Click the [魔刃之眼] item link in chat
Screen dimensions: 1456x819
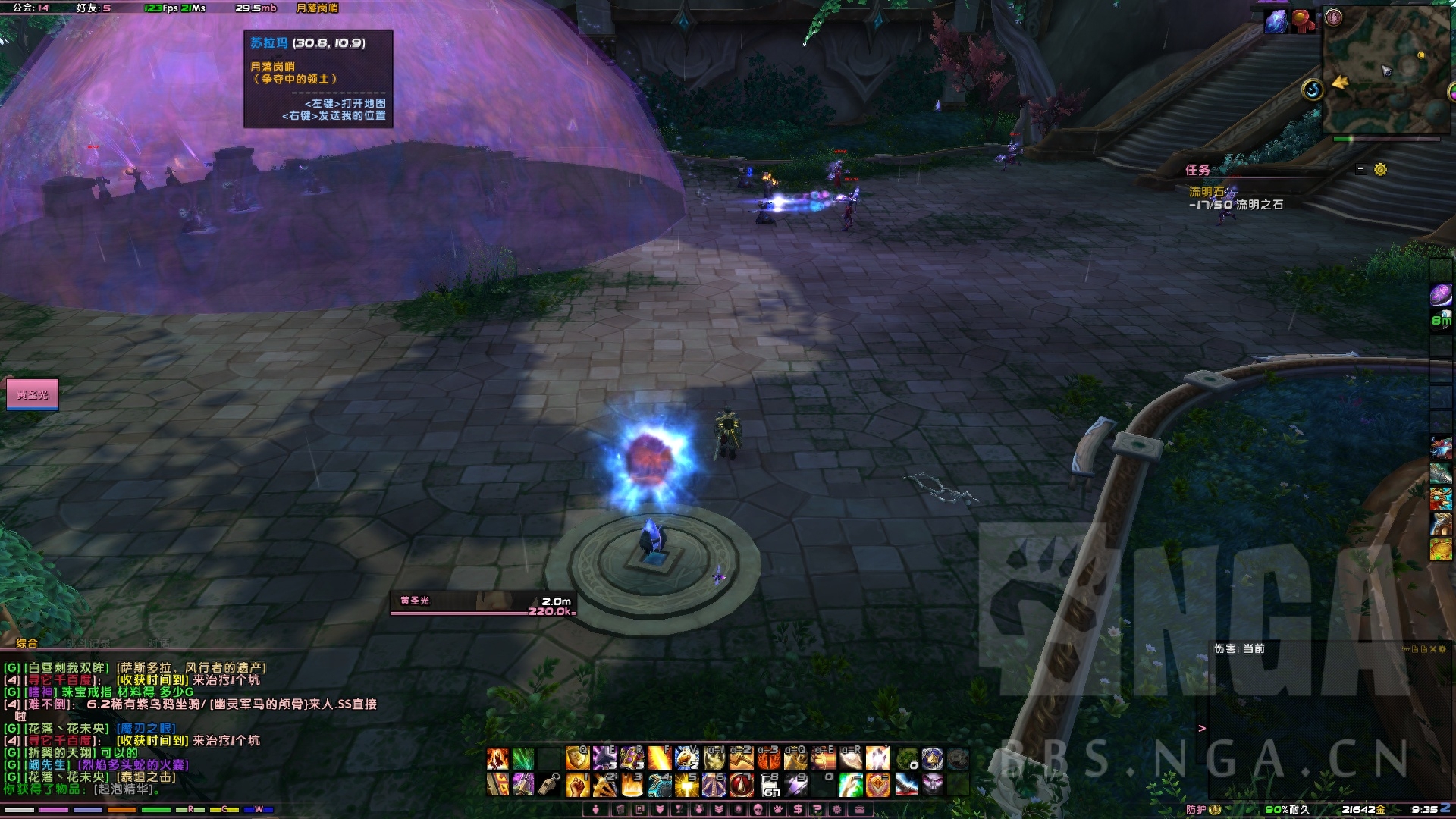[x=146, y=728]
